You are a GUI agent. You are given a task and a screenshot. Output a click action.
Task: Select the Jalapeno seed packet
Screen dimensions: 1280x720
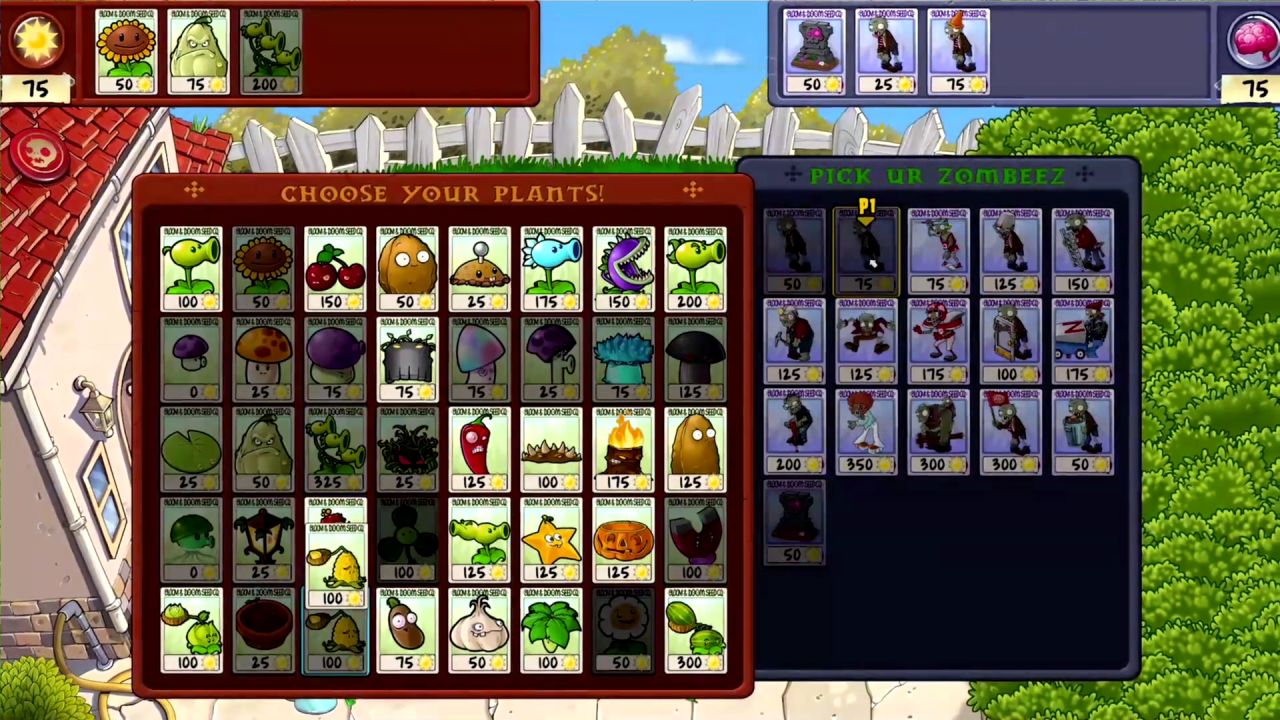coord(478,450)
